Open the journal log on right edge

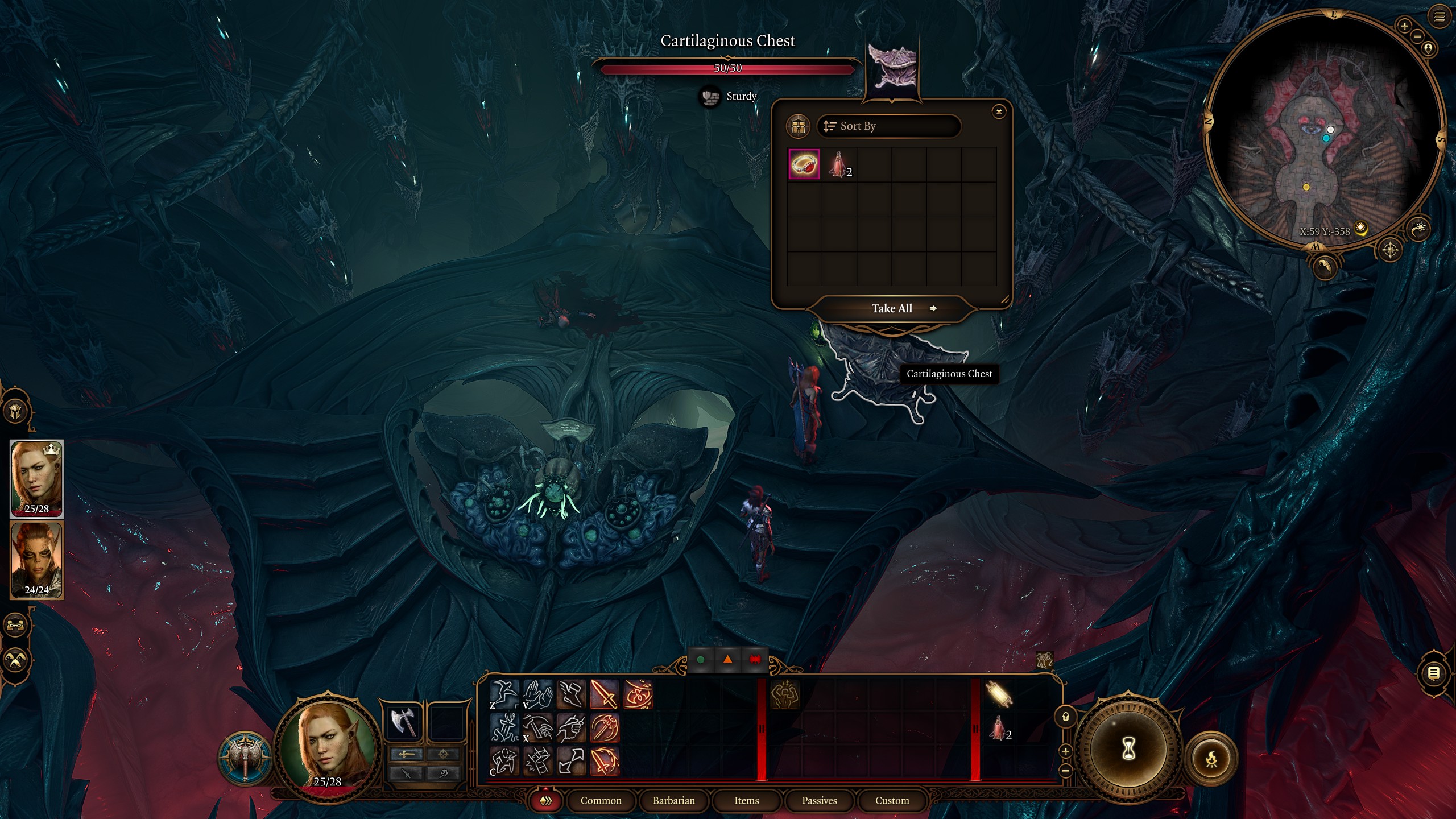click(1434, 673)
